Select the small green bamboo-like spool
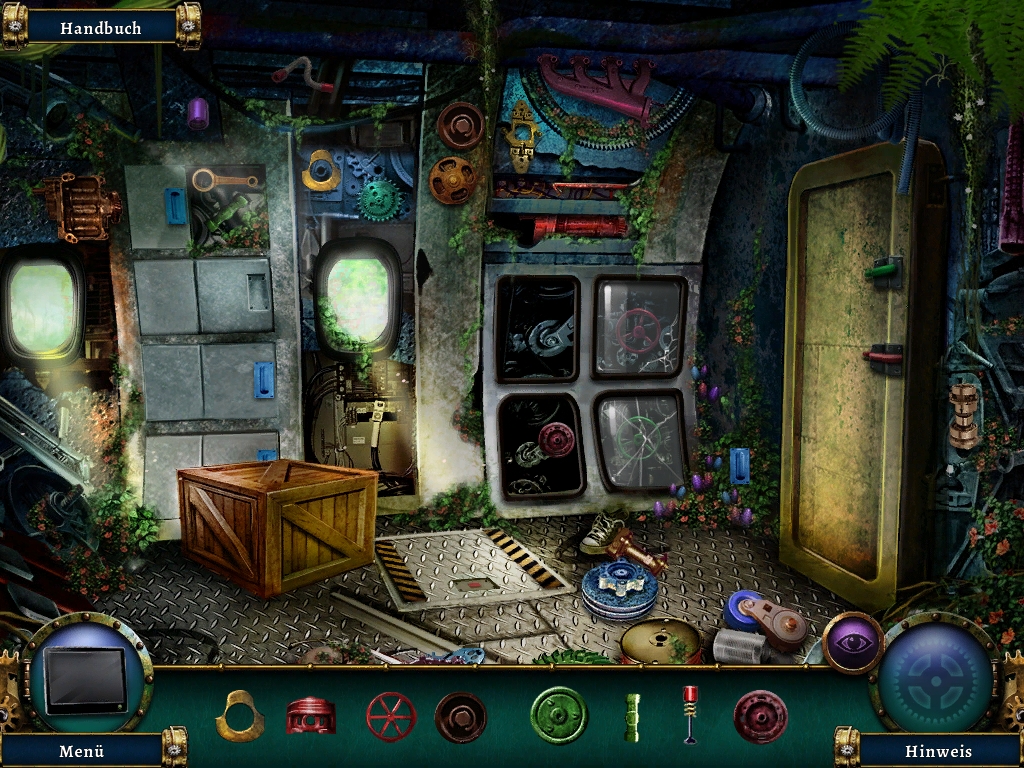Viewport: 1024px width, 768px height. click(x=632, y=717)
